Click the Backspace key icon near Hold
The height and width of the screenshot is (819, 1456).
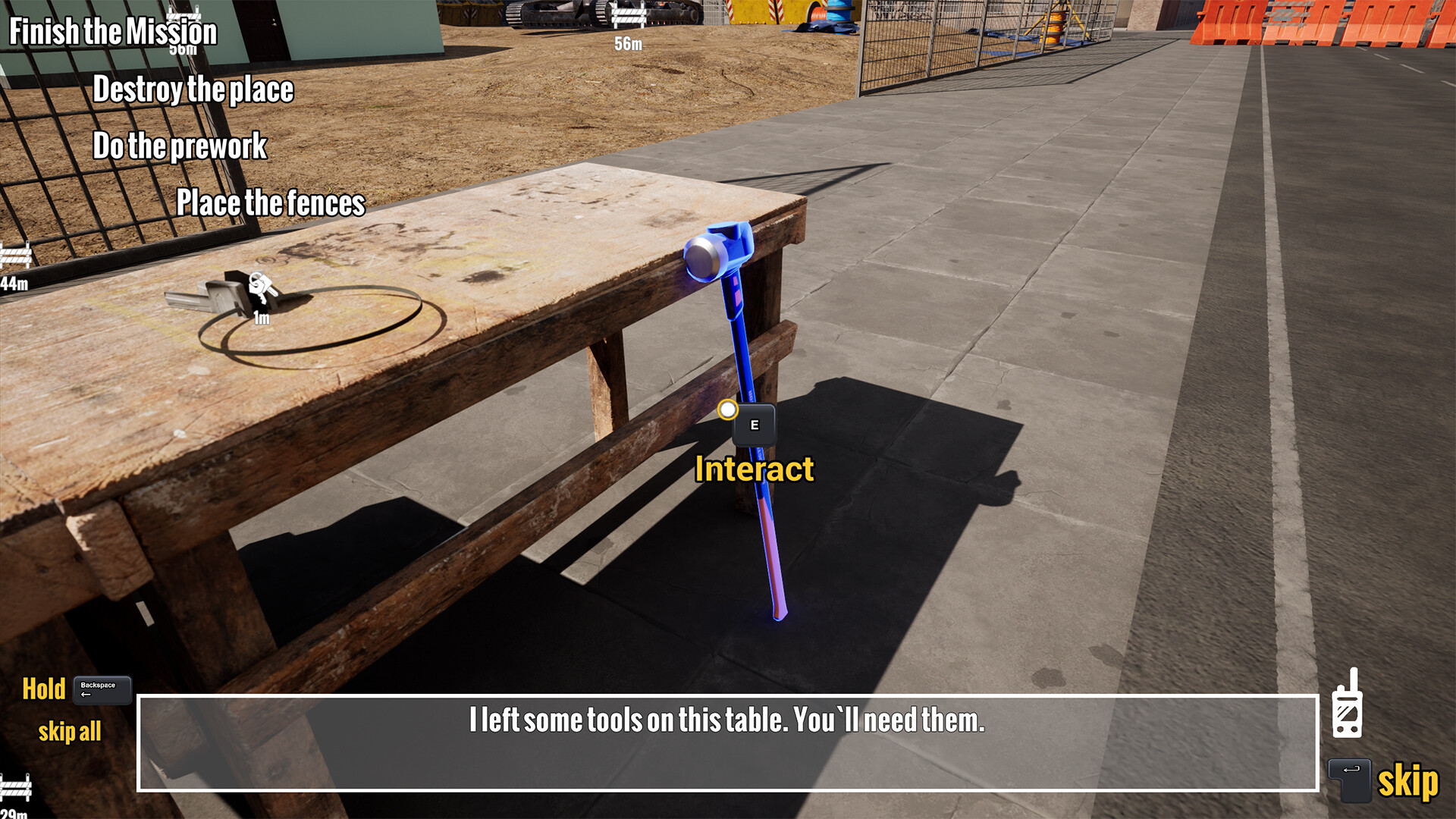(101, 690)
